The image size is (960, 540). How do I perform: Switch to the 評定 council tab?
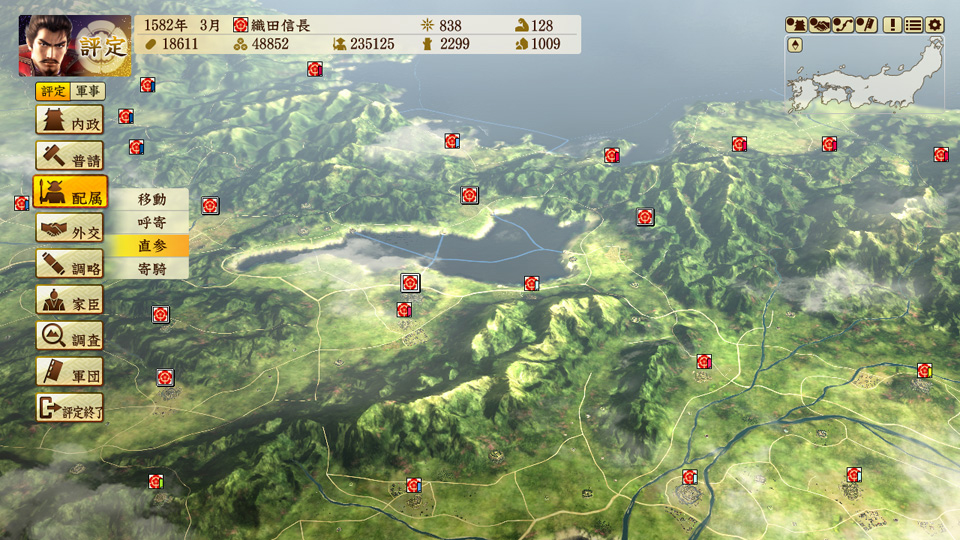[53, 92]
